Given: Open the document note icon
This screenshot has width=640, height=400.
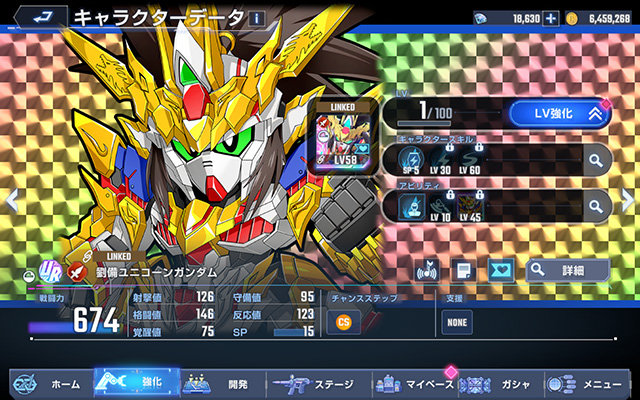Looking at the screenshot, I should (463, 269).
